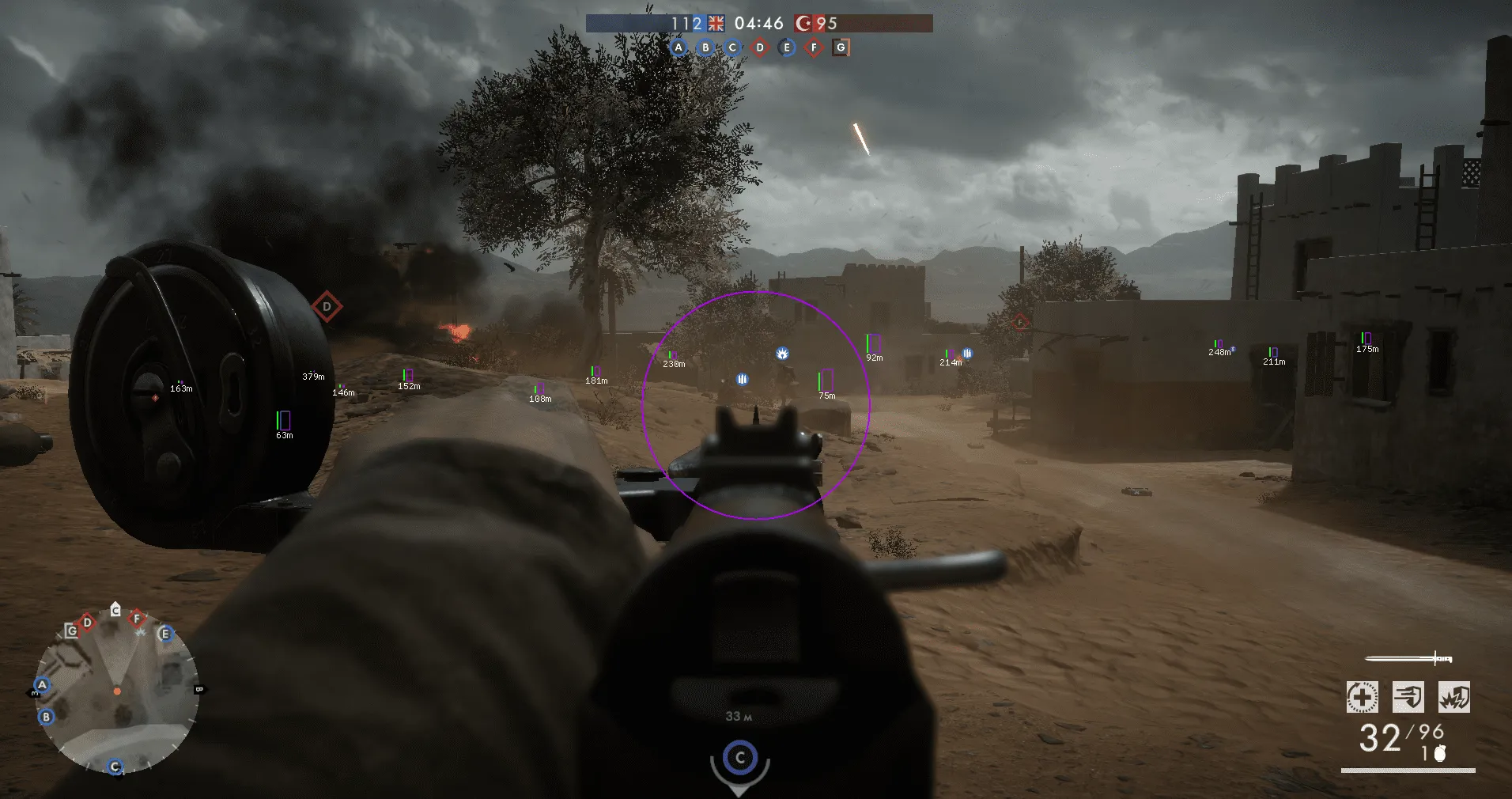Select the self-heal medkit gadget icon
1512x799 pixels.
[x=1362, y=697]
